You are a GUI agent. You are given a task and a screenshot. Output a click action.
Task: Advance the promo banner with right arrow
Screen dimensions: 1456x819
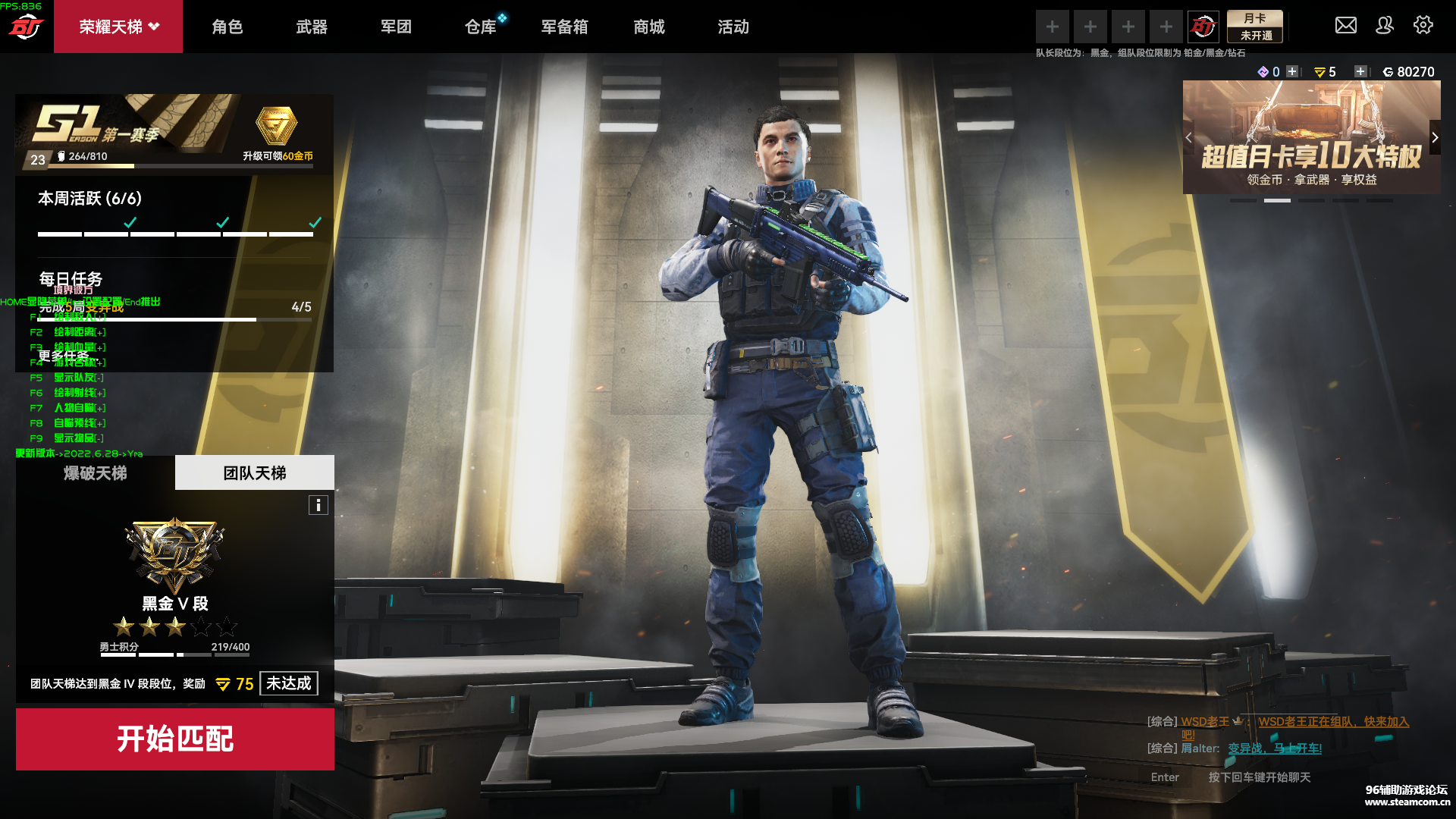point(1434,137)
